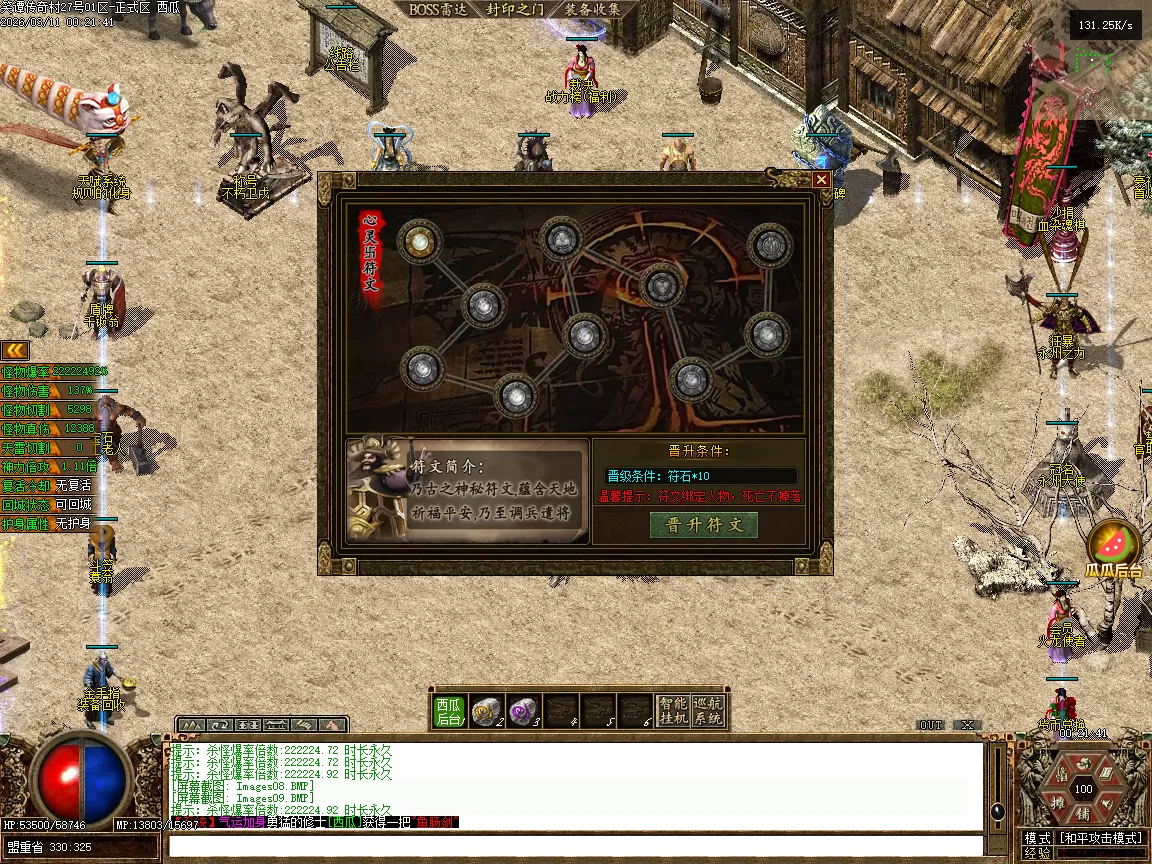Close the rune upgrade window
This screenshot has height=864, width=1152.
(x=821, y=180)
